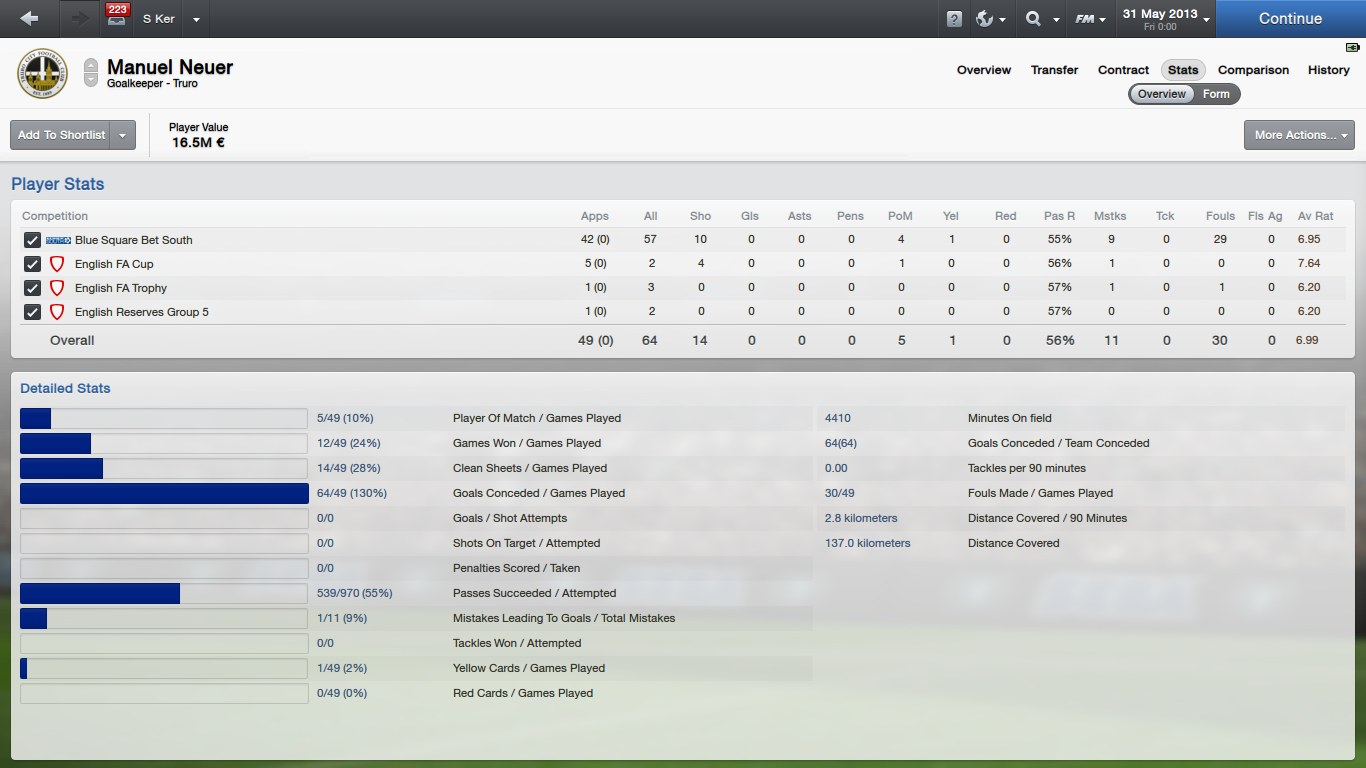This screenshot has width=1366, height=768.
Task: Open the FM game menu
Action: [1090, 19]
